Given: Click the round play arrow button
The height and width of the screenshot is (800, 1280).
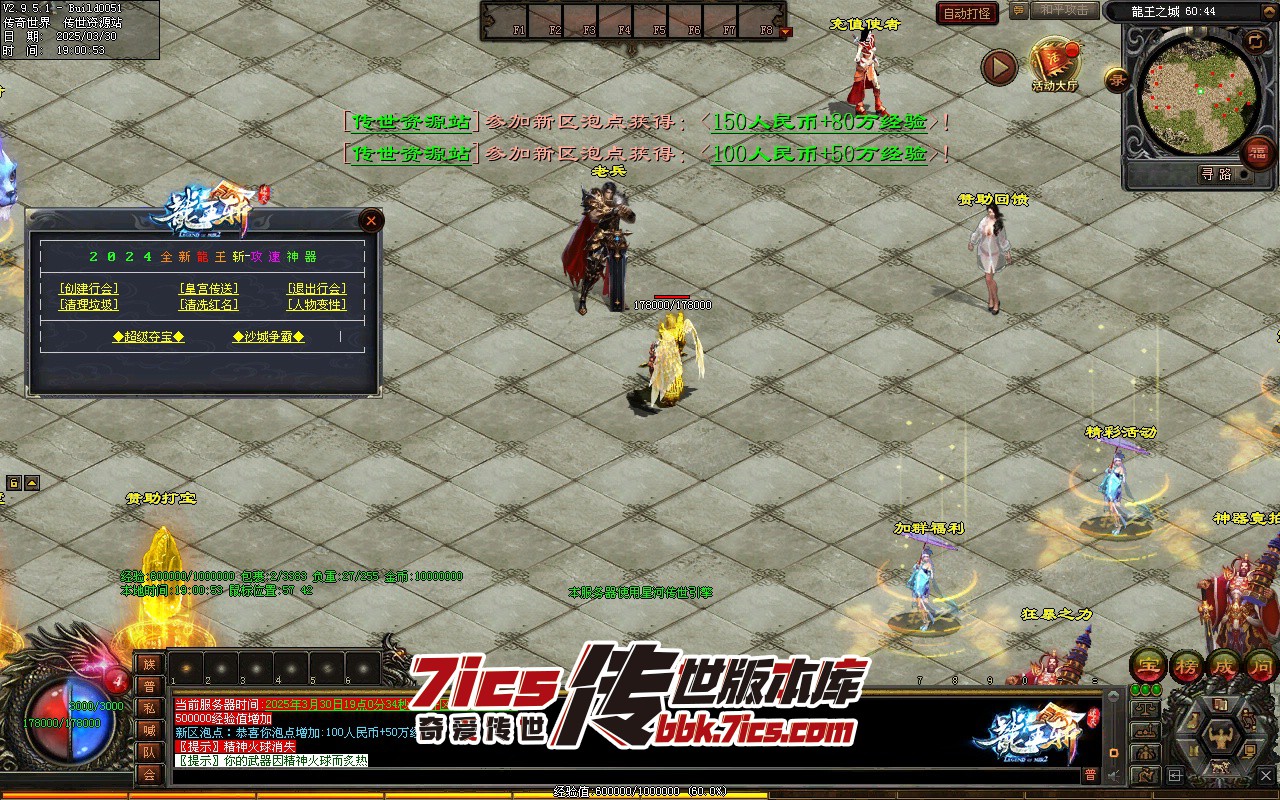Looking at the screenshot, I should point(998,67).
